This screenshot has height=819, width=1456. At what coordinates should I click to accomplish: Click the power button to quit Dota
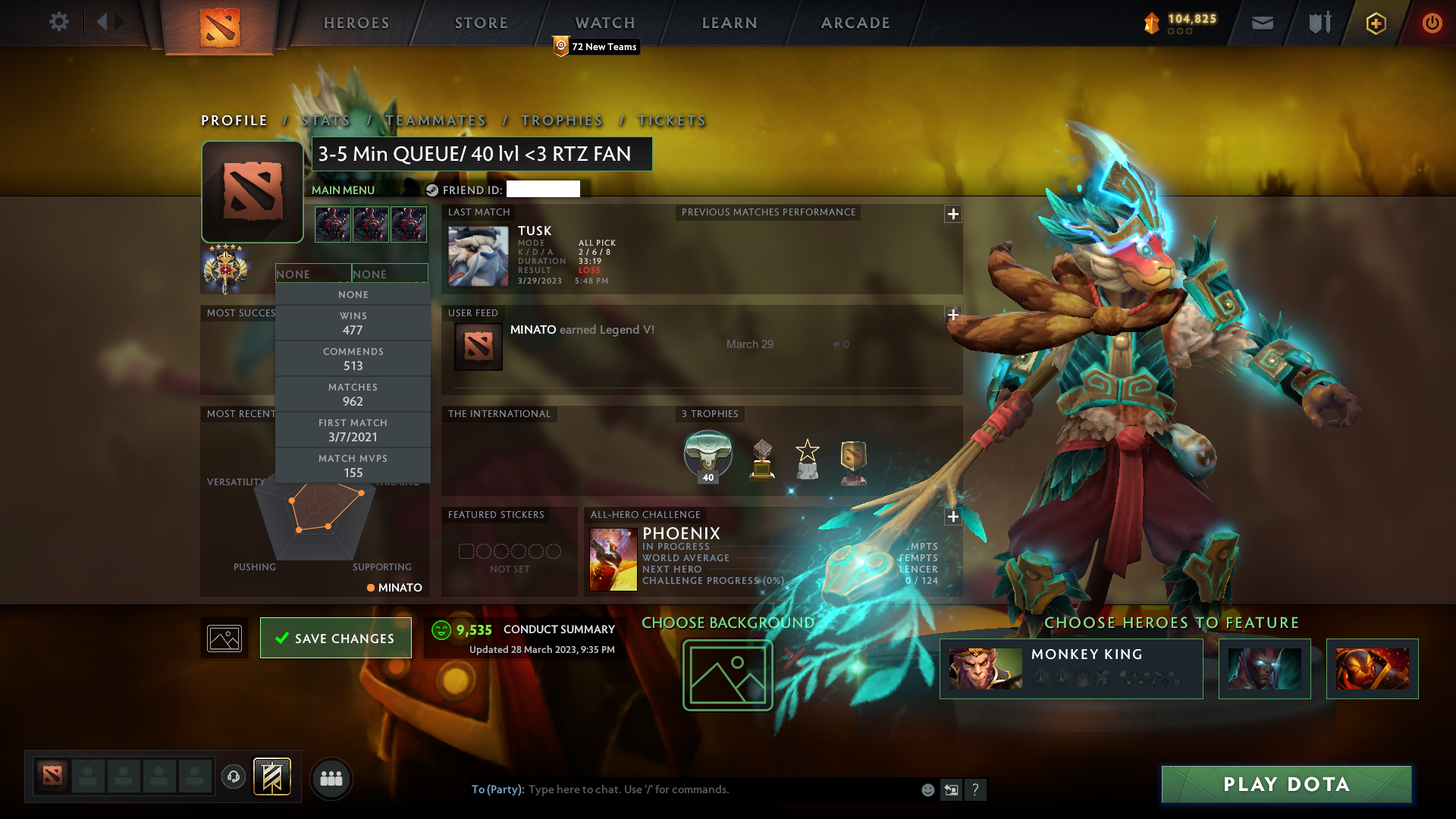[1432, 23]
